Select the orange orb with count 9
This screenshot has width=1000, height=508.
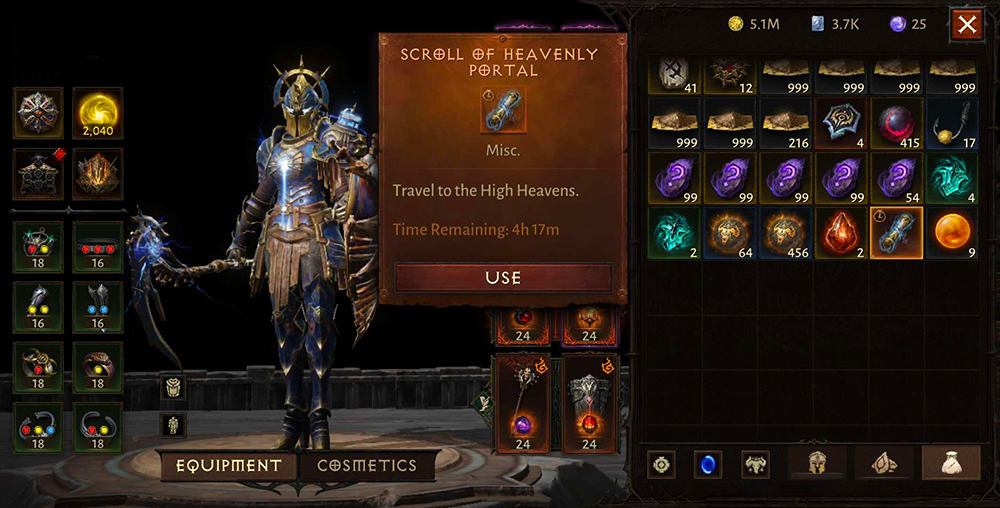coord(952,233)
